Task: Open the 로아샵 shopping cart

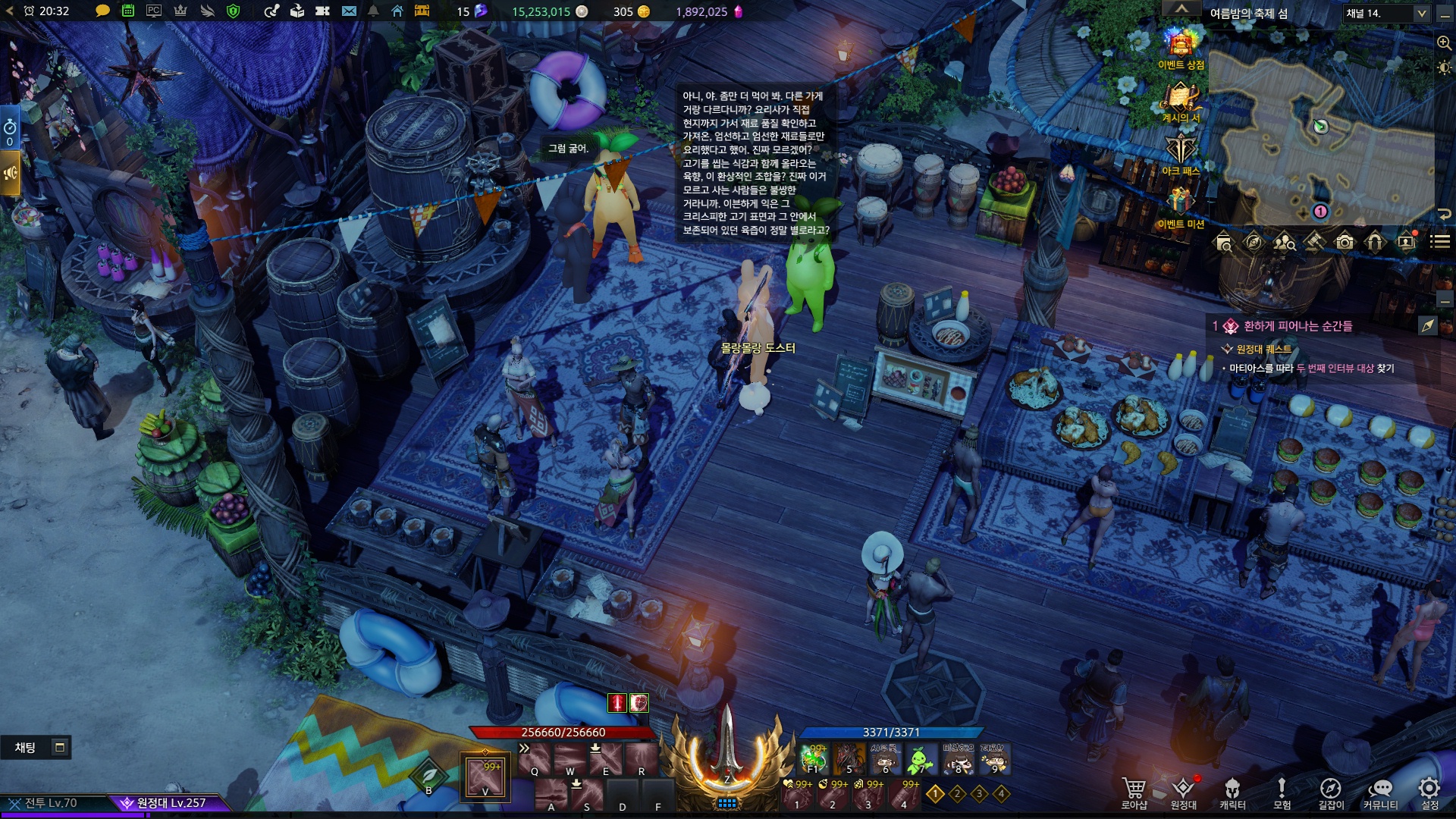Action: 1134,792
